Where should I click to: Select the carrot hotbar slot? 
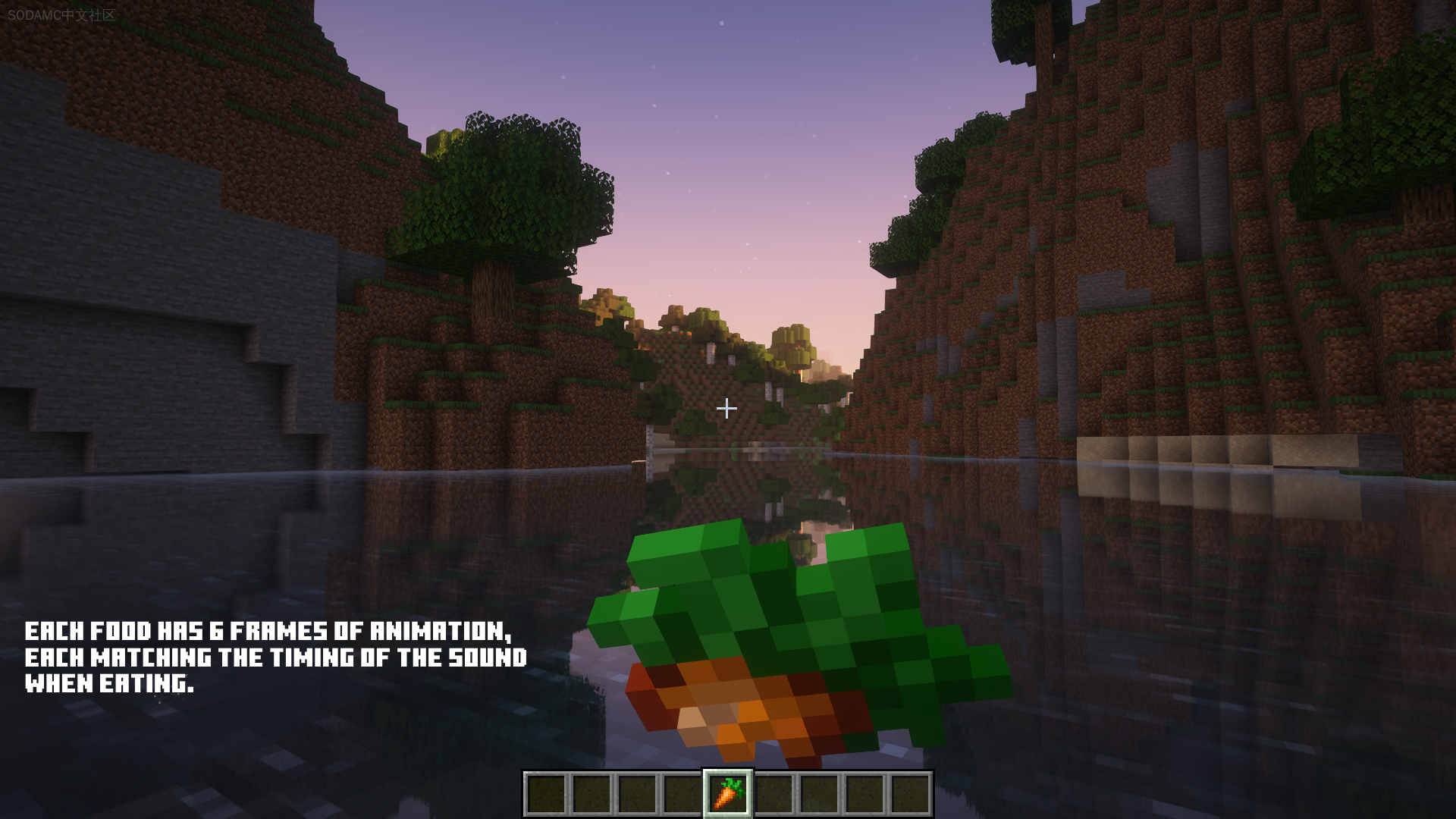point(727,793)
